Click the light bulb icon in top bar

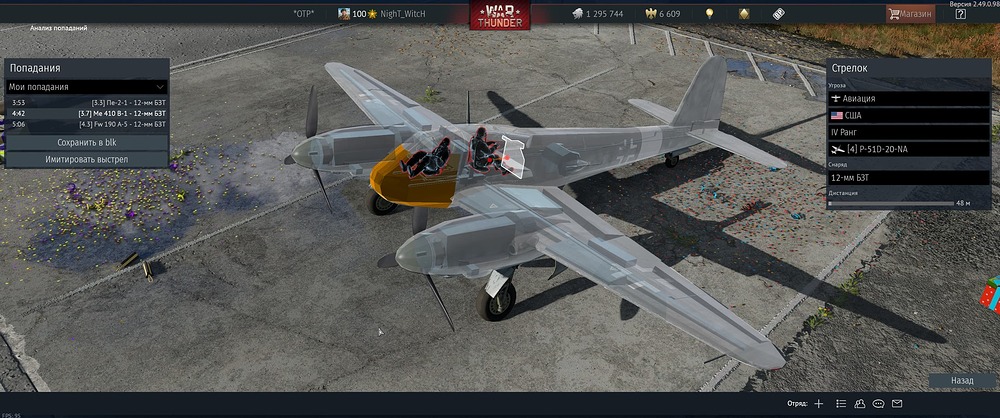(710, 13)
